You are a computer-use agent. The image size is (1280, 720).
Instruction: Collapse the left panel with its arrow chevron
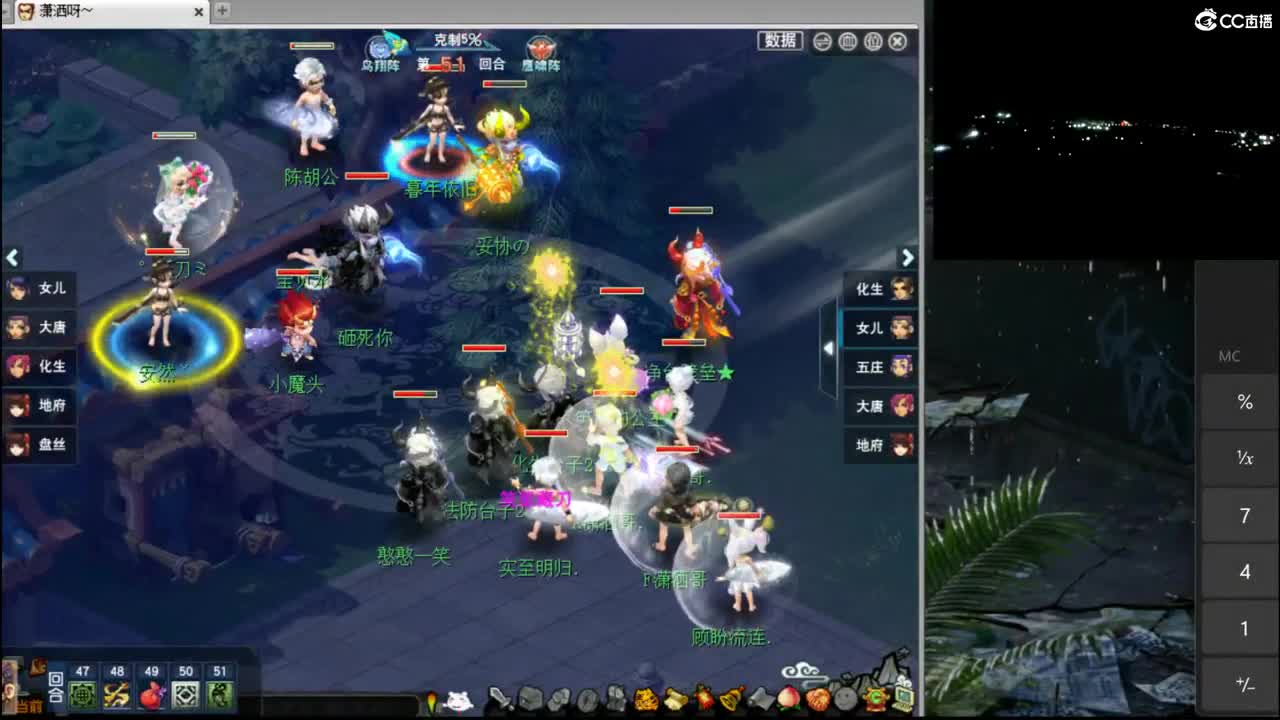(12, 258)
